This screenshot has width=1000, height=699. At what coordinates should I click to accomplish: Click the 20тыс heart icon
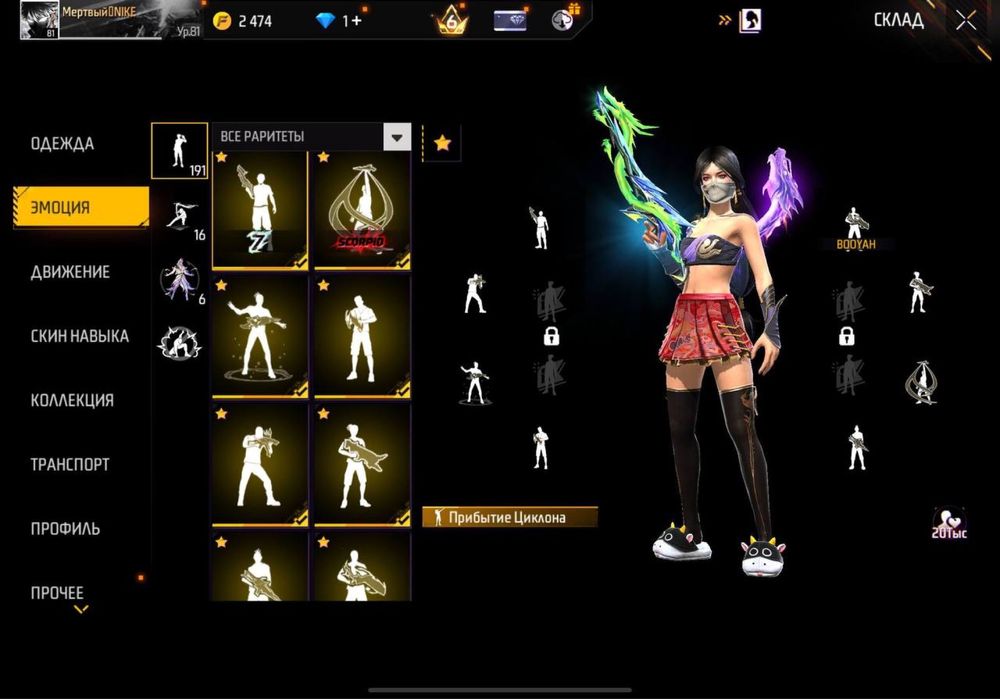948,523
